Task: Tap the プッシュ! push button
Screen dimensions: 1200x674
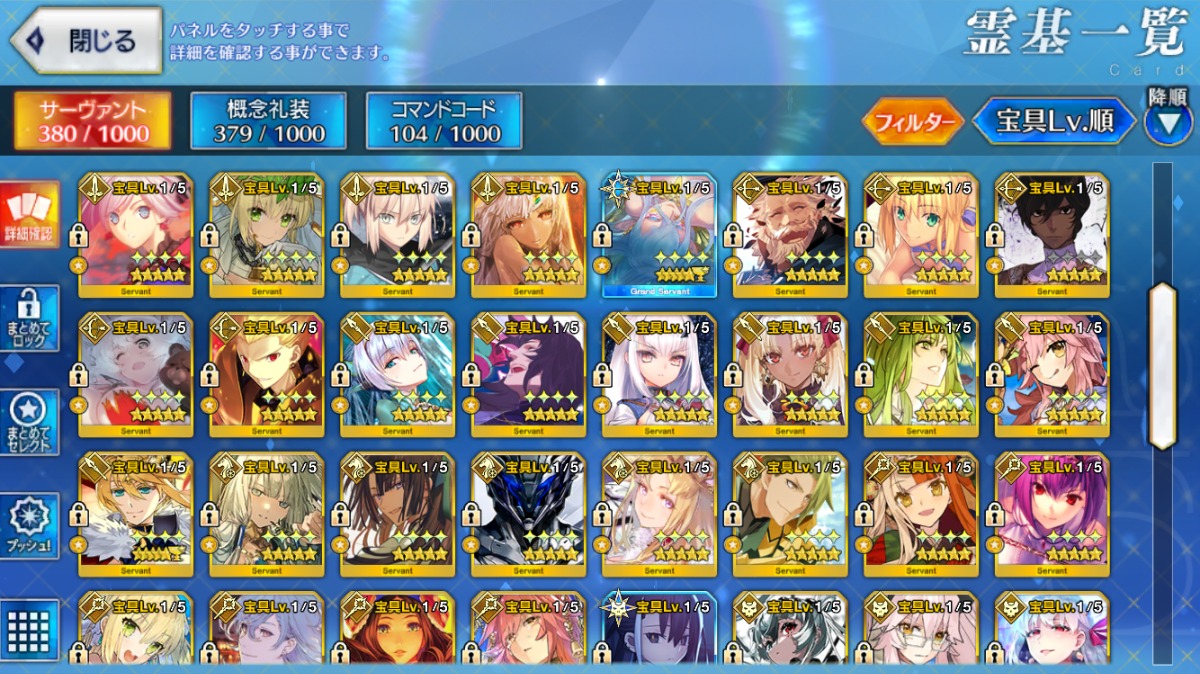Action: point(29,525)
